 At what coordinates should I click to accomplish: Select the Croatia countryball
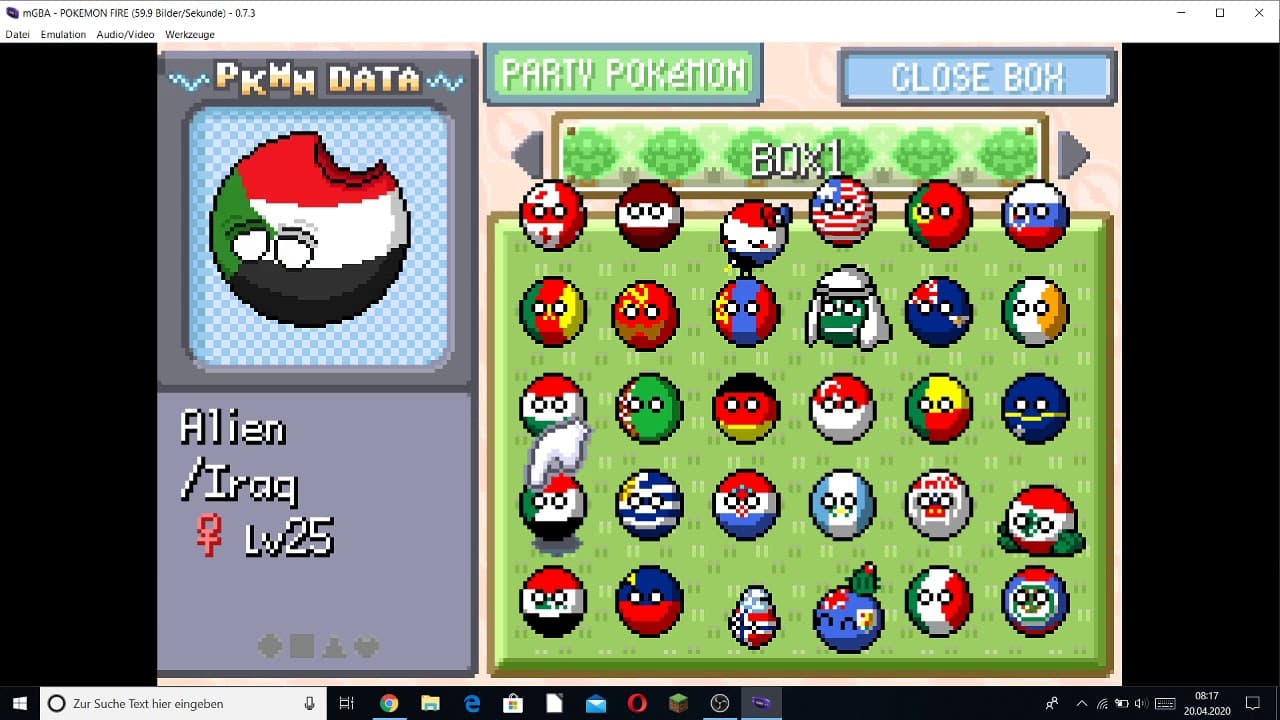[745, 505]
